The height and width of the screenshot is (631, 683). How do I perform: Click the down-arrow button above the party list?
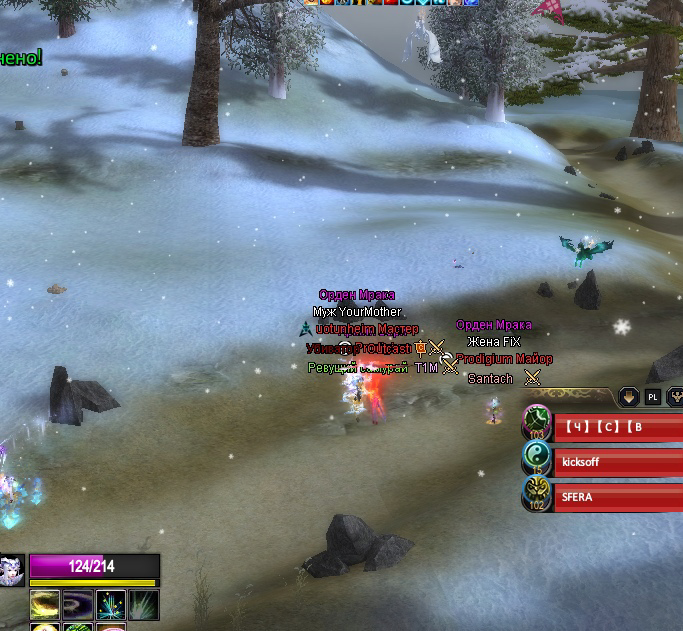pyautogui.click(x=629, y=397)
